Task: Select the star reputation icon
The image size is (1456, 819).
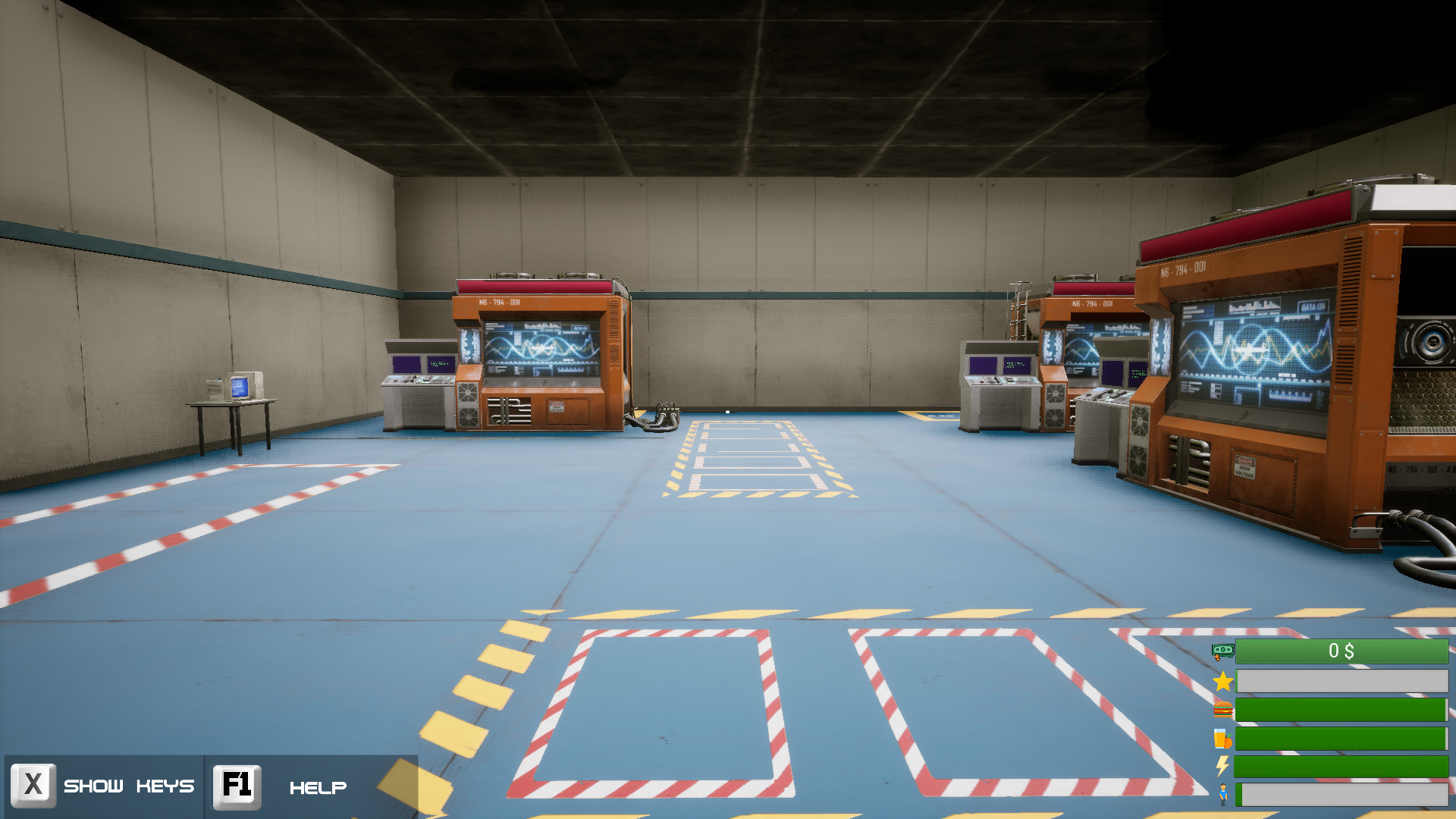Action: tap(1222, 681)
